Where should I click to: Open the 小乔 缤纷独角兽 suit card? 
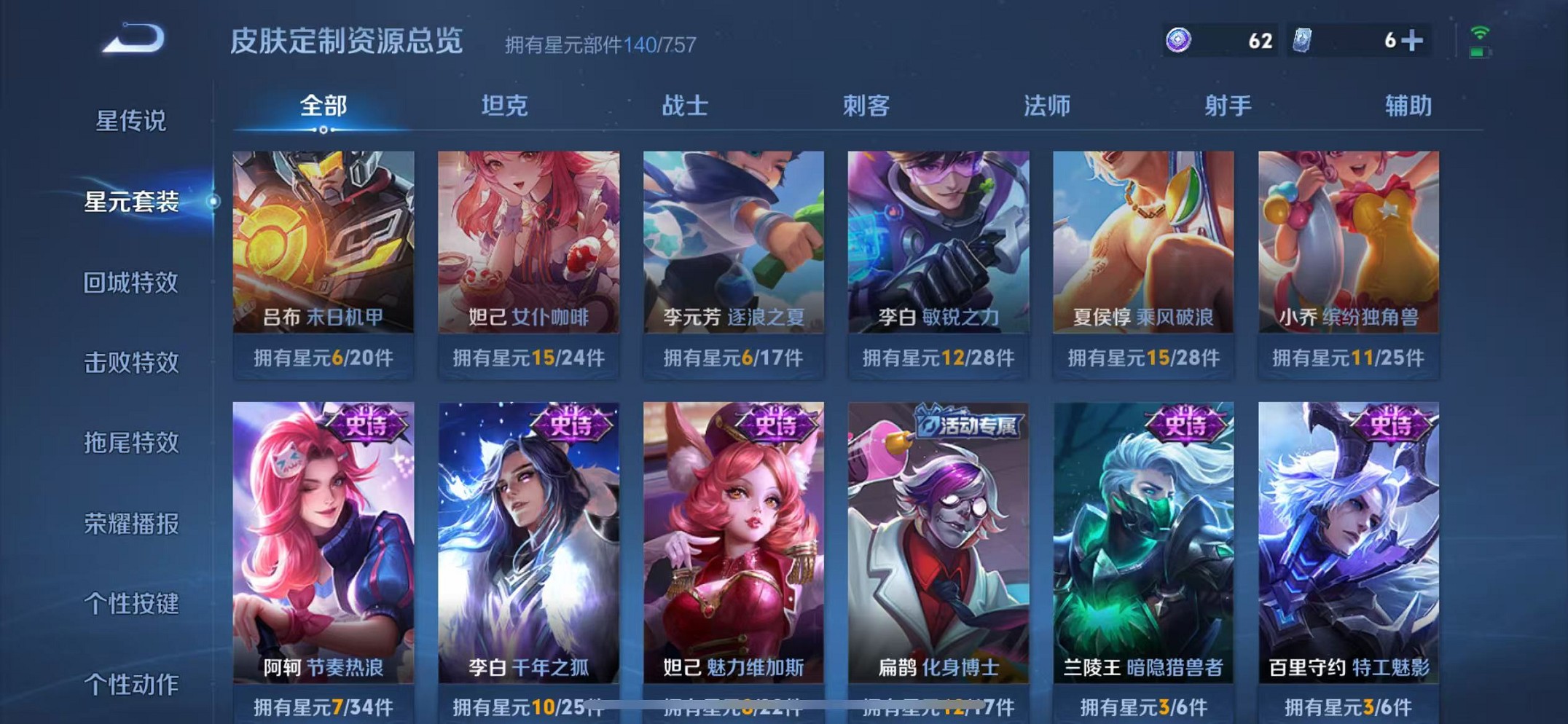[x=1349, y=240]
